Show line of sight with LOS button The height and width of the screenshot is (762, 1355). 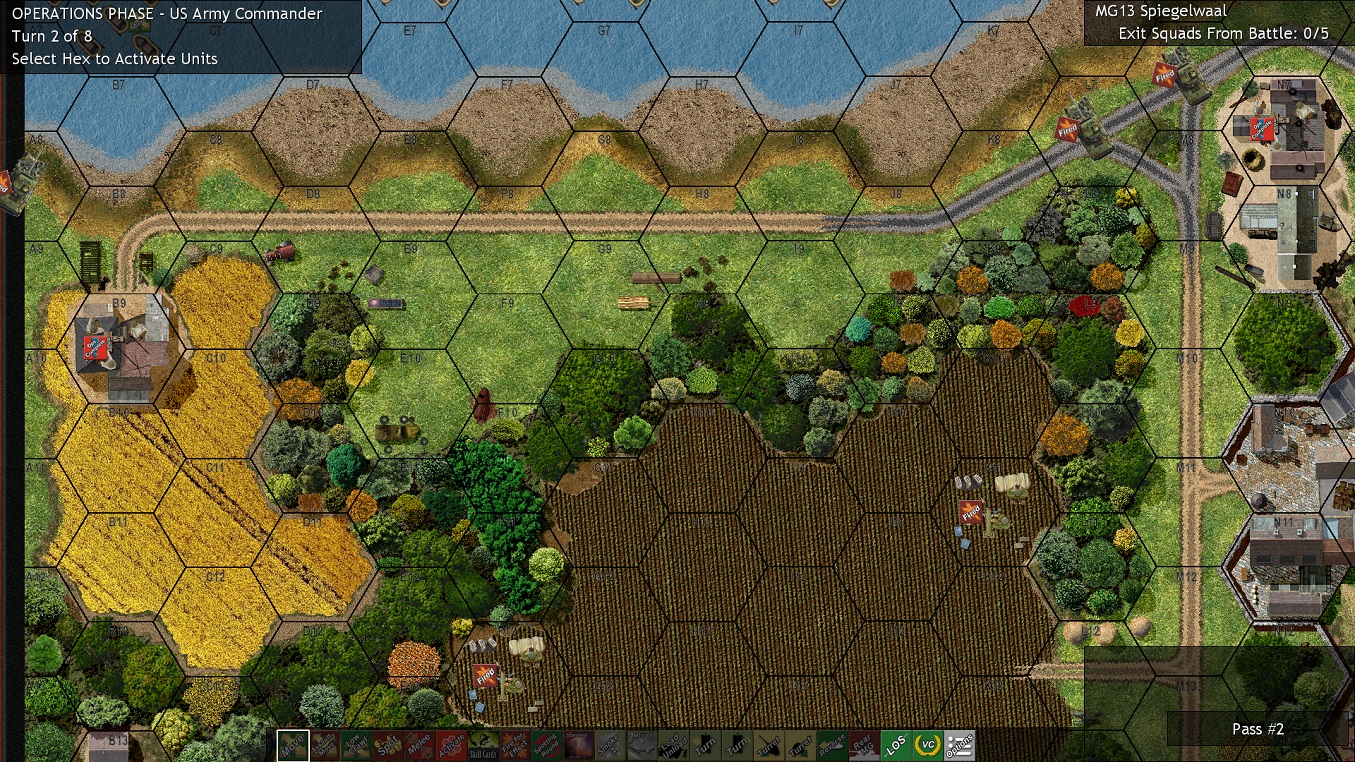(x=896, y=746)
